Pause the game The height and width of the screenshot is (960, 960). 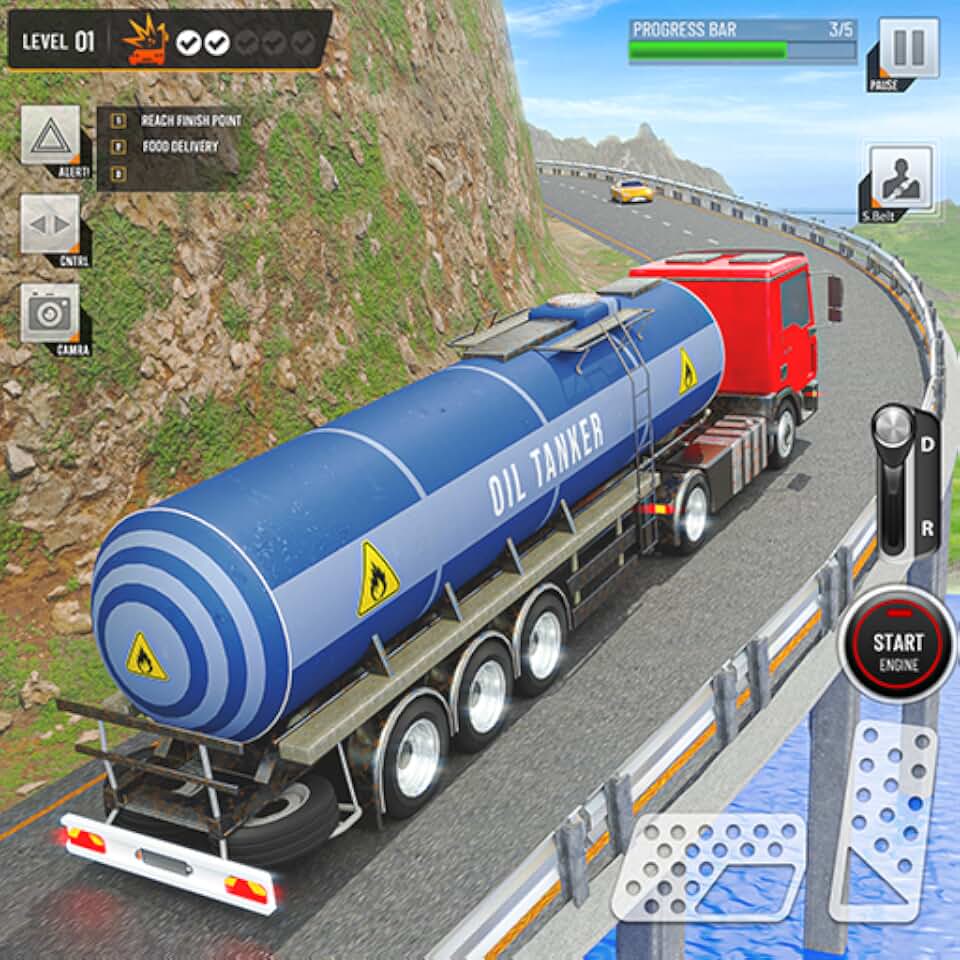(908, 48)
